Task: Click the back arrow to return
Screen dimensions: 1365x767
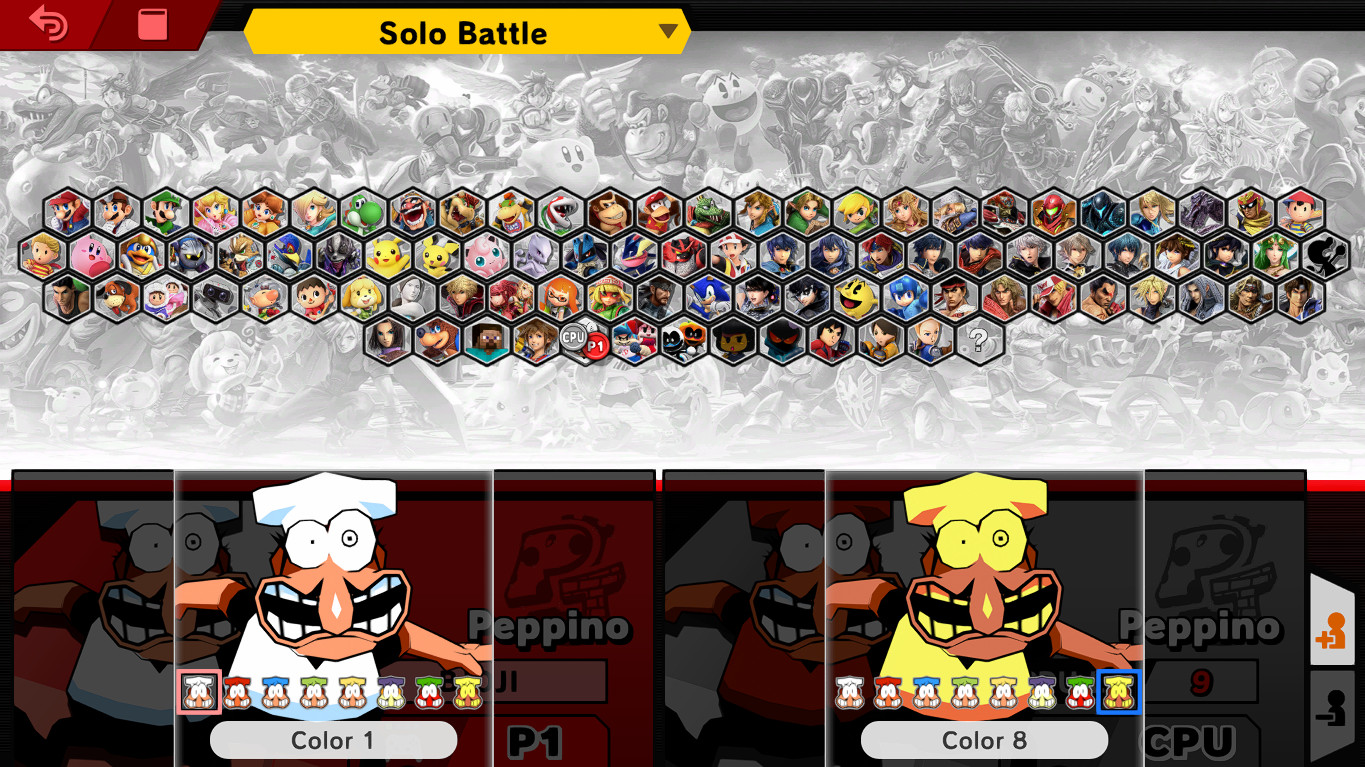Action: 50,23
